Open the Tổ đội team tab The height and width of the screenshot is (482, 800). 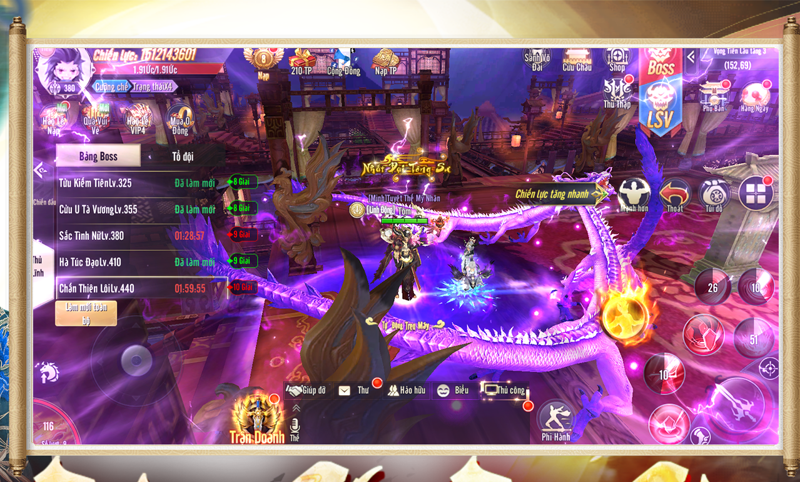click(183, 156)
